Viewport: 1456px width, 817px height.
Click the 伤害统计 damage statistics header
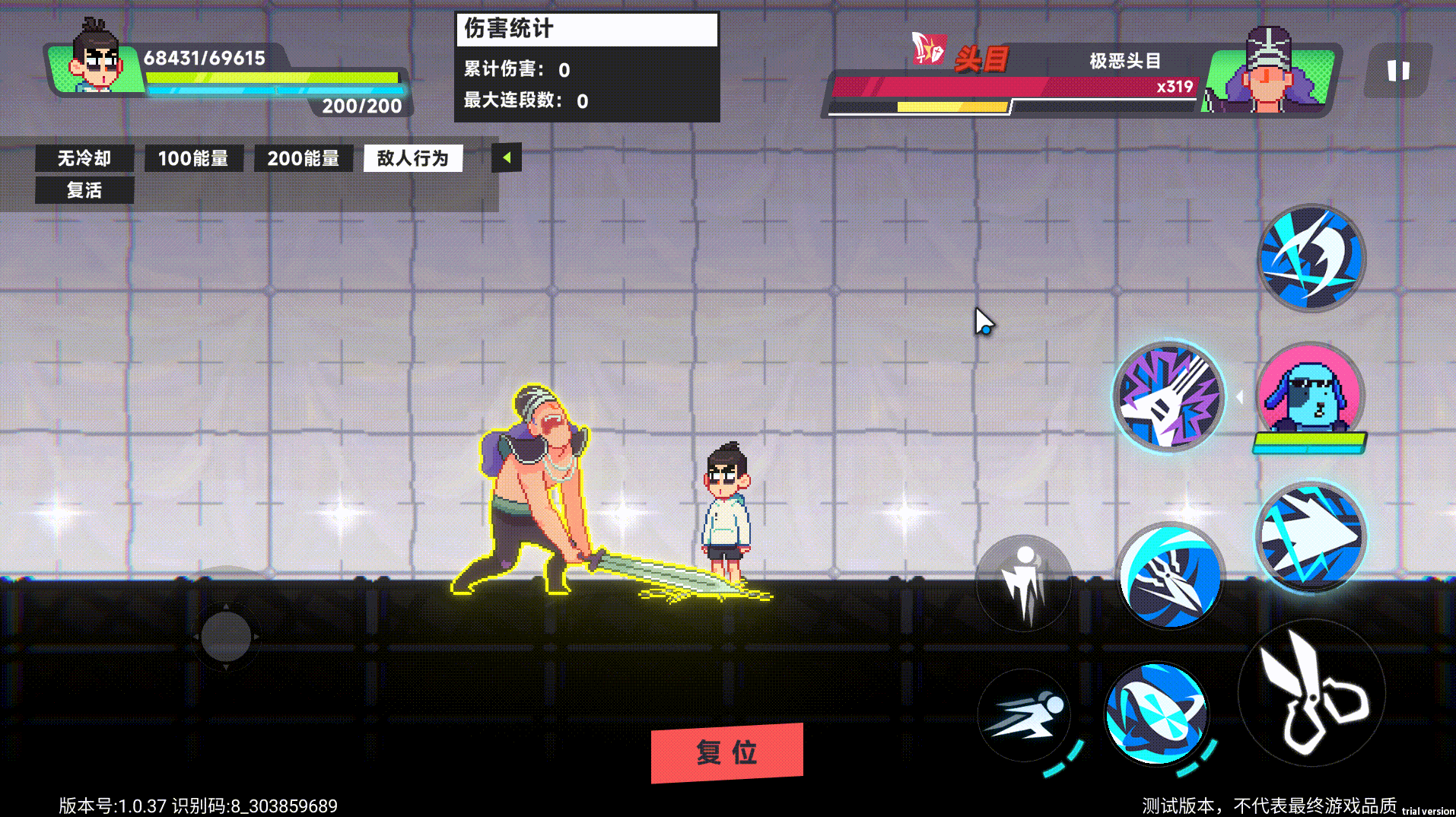point(587,29)
